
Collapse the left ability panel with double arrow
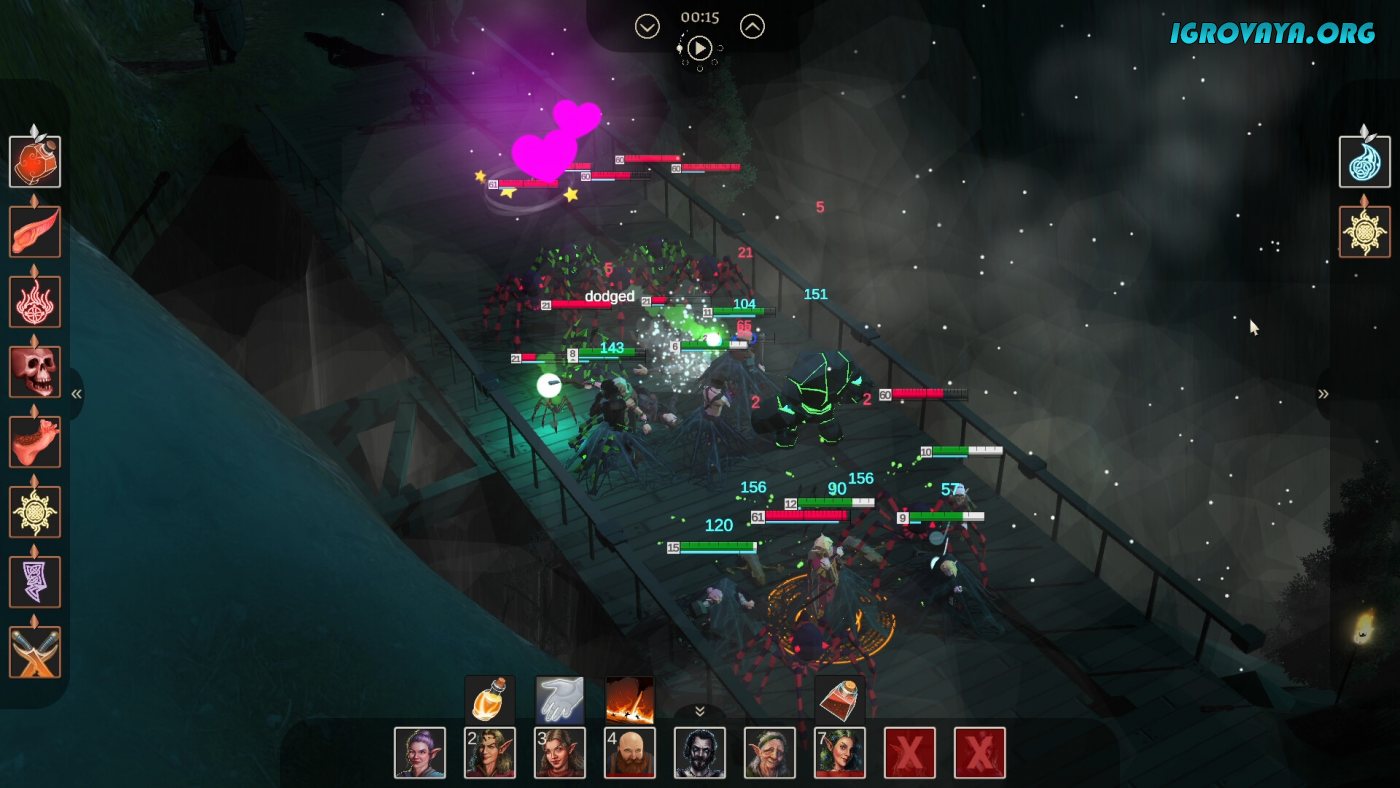coord(77,394)
